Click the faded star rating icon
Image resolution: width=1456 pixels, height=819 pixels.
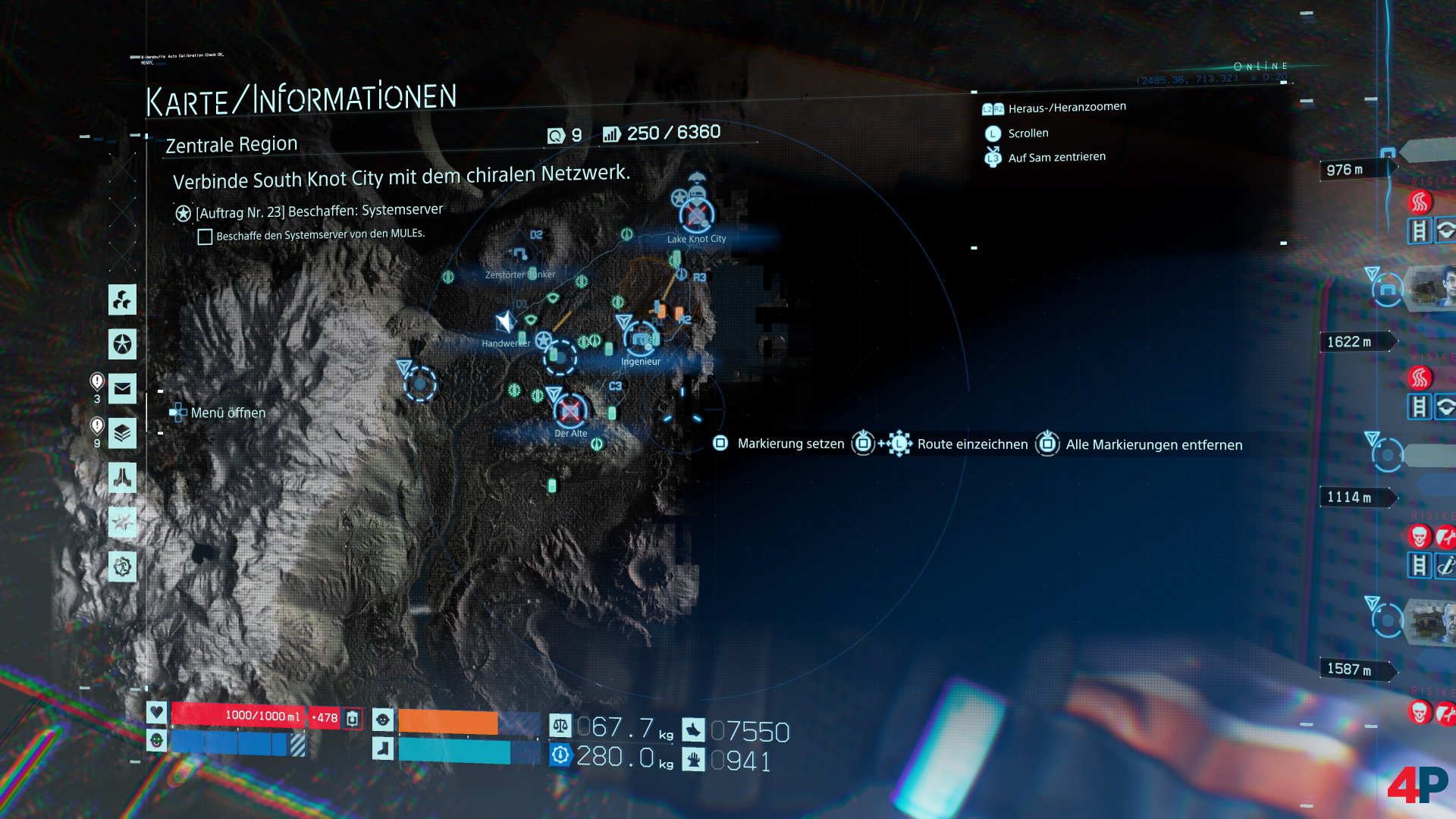point(122,522)
